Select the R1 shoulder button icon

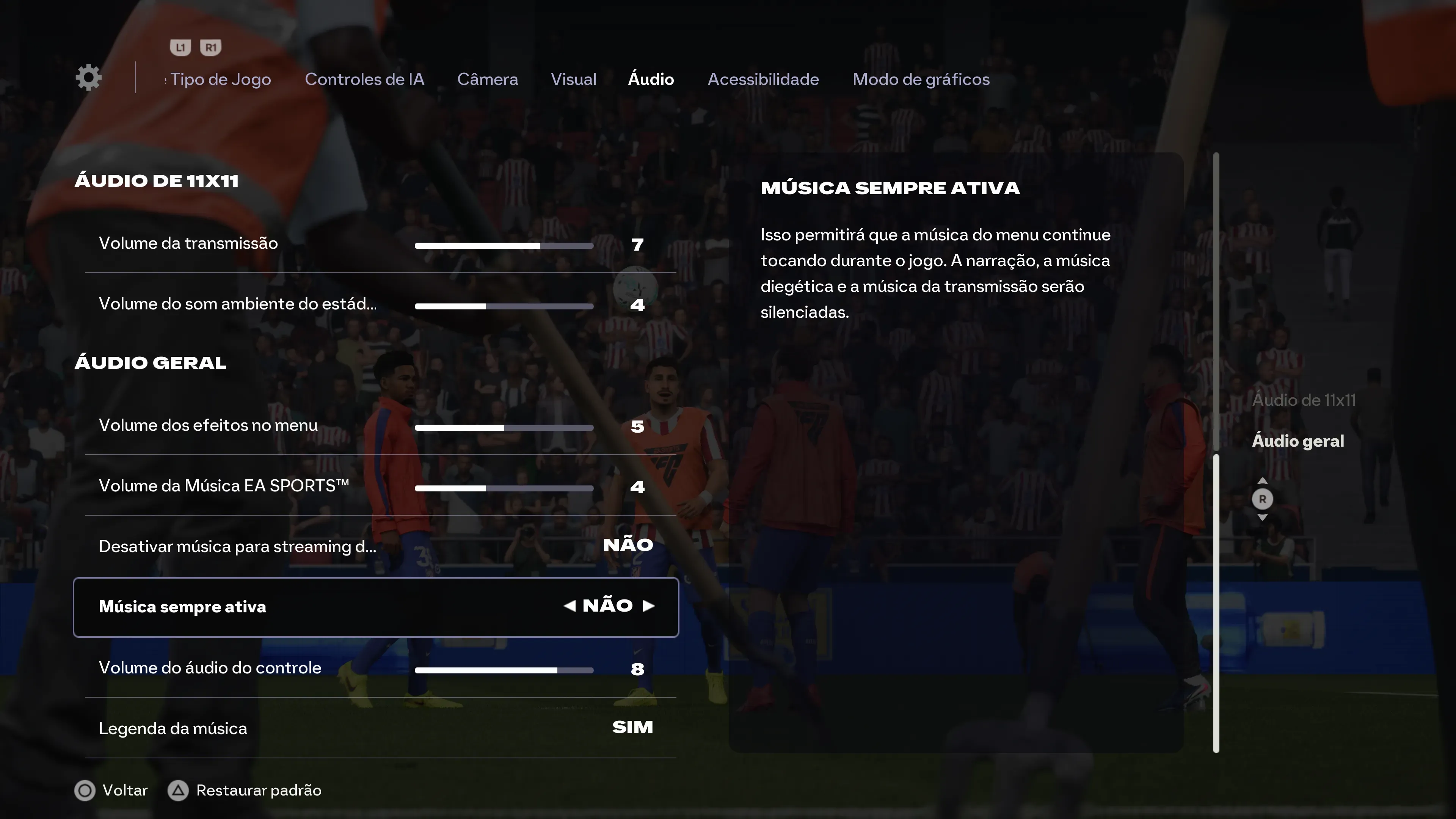point(211,47)
